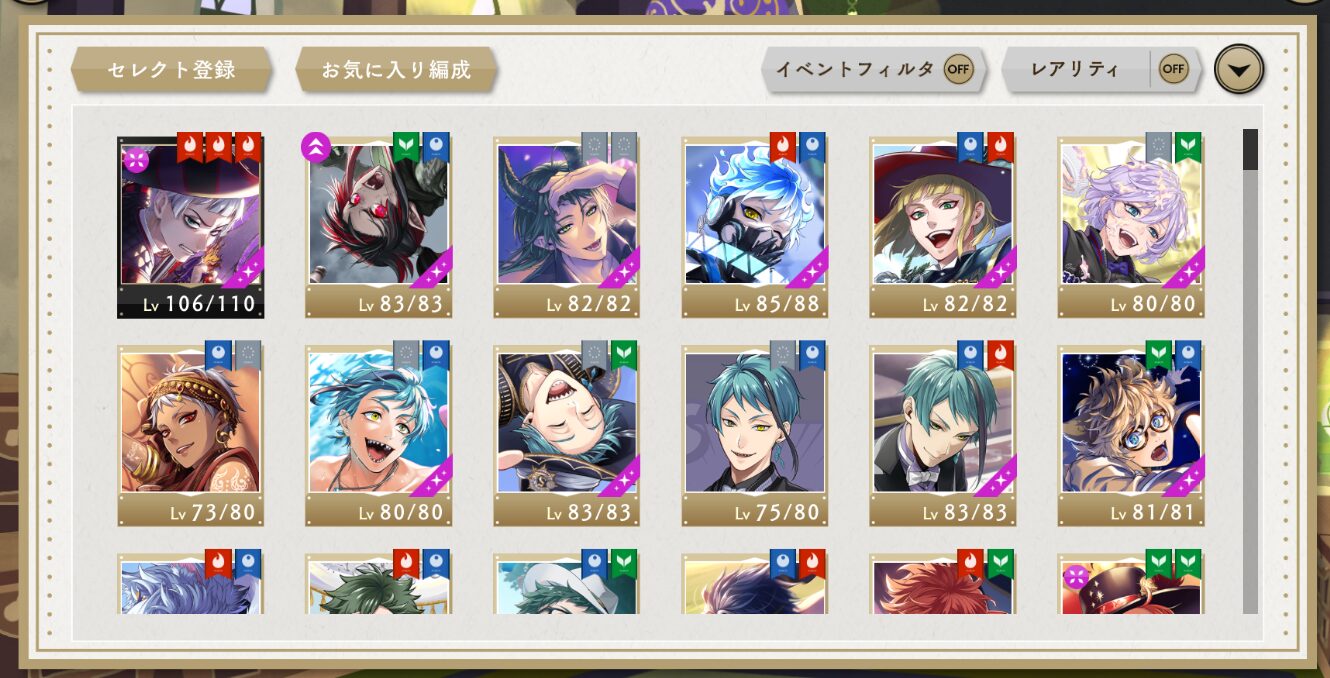The image size is (1330, 678).
Task: Toggle the イベントフィルタ switch
Action: click(958, 69)
